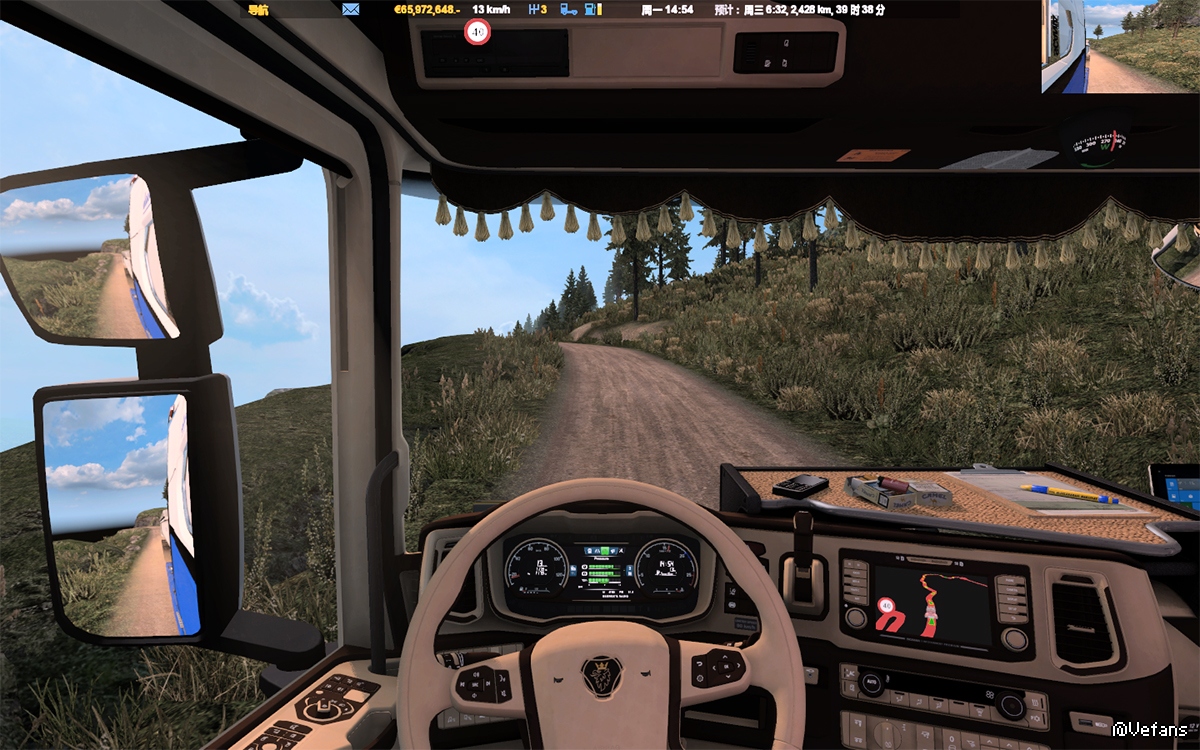Open the mail envelope icon

click(350, 10)
